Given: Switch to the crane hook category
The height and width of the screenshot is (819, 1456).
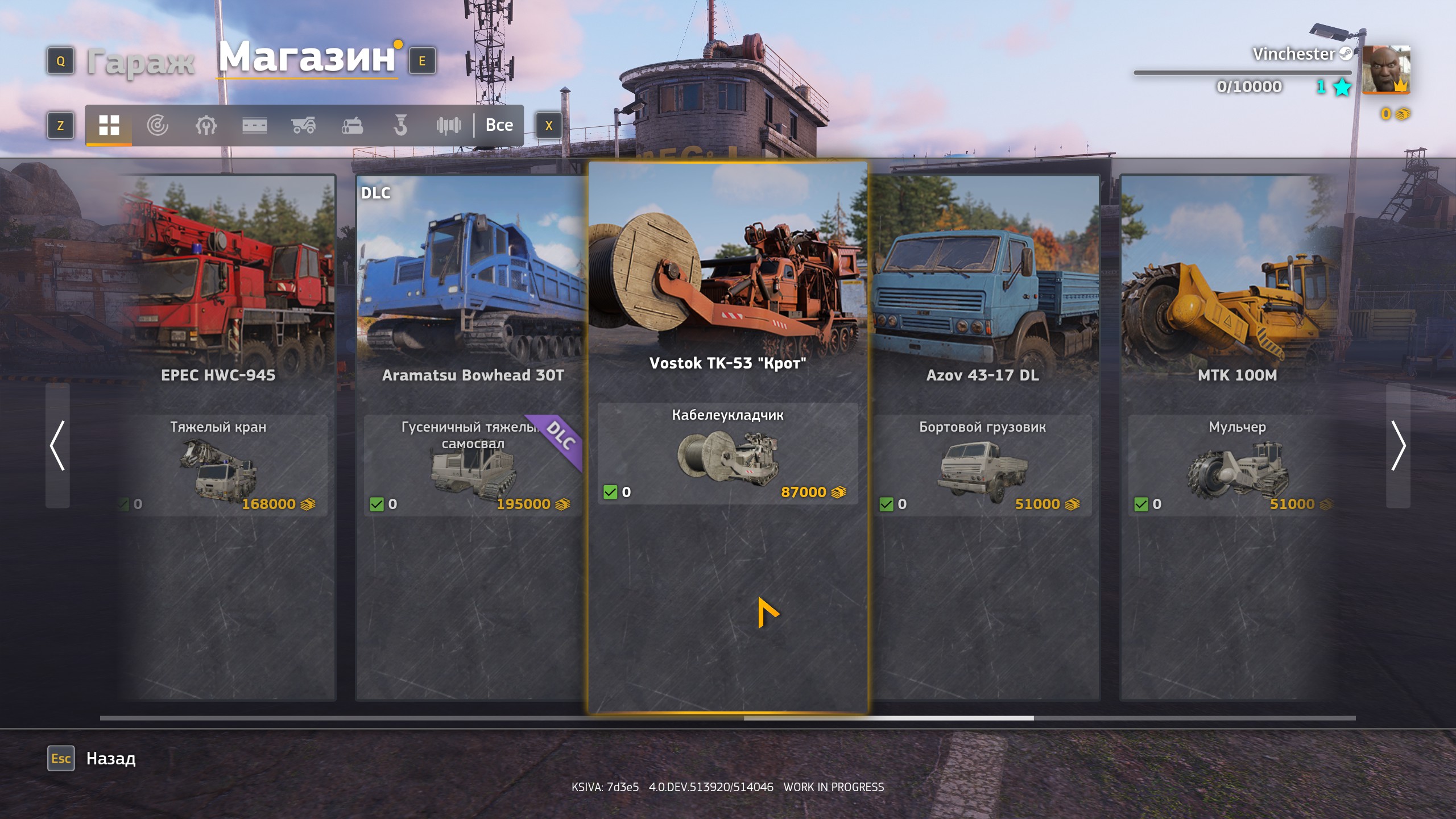Looking at the screenshot, I should tap(400, 125).
